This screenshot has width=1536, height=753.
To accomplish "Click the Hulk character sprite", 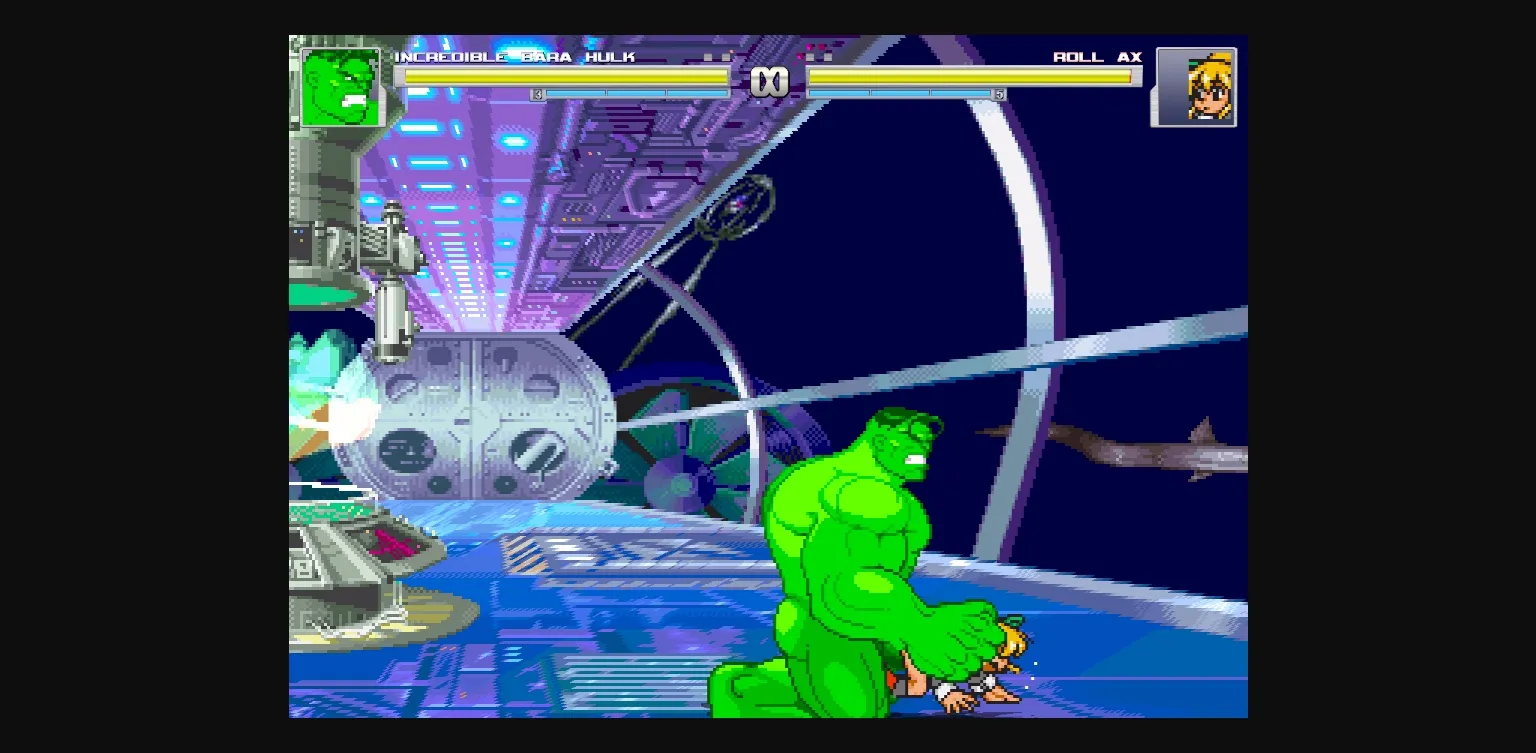I will tap(860, 540).
